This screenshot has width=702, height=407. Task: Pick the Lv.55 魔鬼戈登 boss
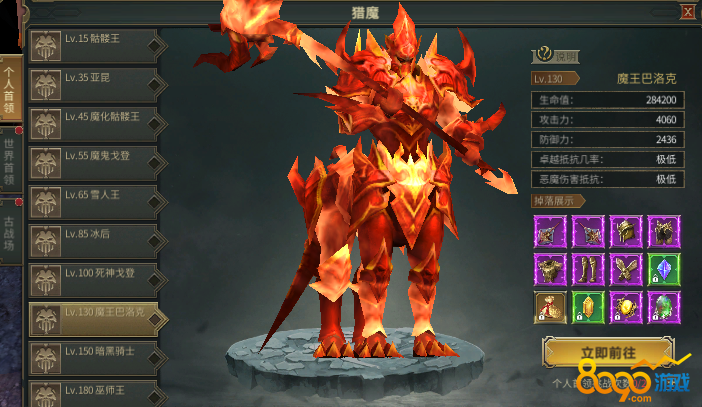[93, 160]
